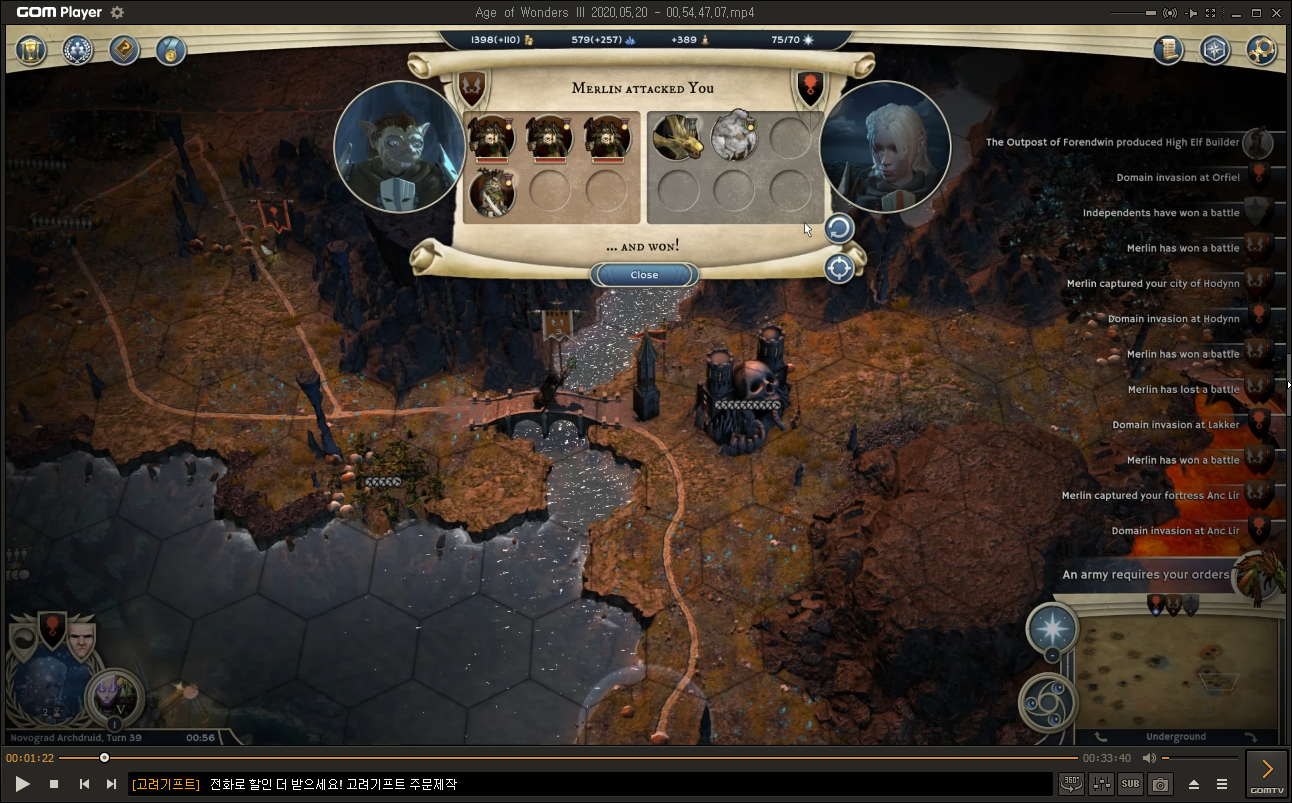Open the golden gears settings menu
Screen dimensions: 1292x803
tap(1260, 50)
